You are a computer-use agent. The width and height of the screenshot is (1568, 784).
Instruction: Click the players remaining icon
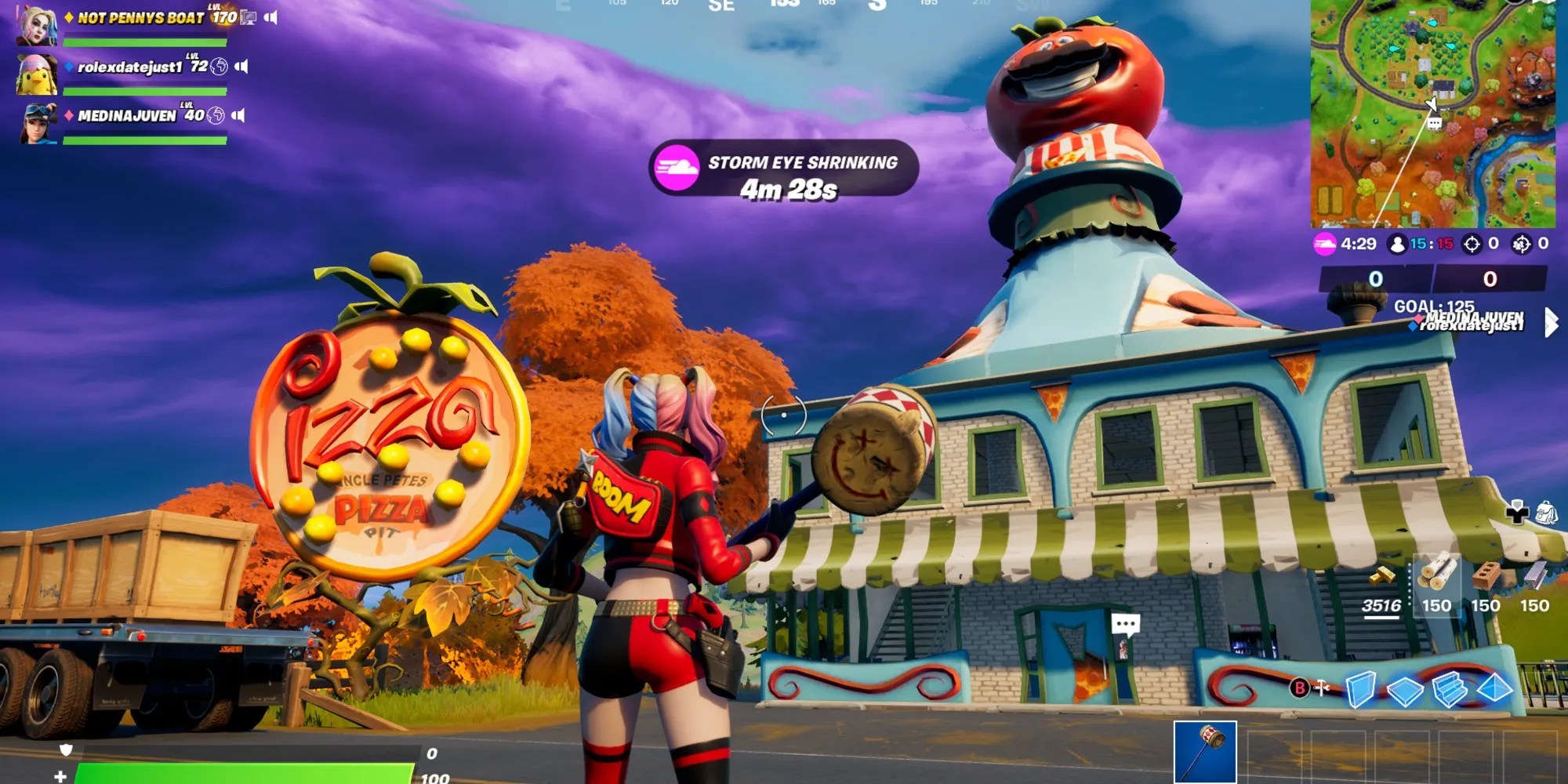coord(1397,243)
